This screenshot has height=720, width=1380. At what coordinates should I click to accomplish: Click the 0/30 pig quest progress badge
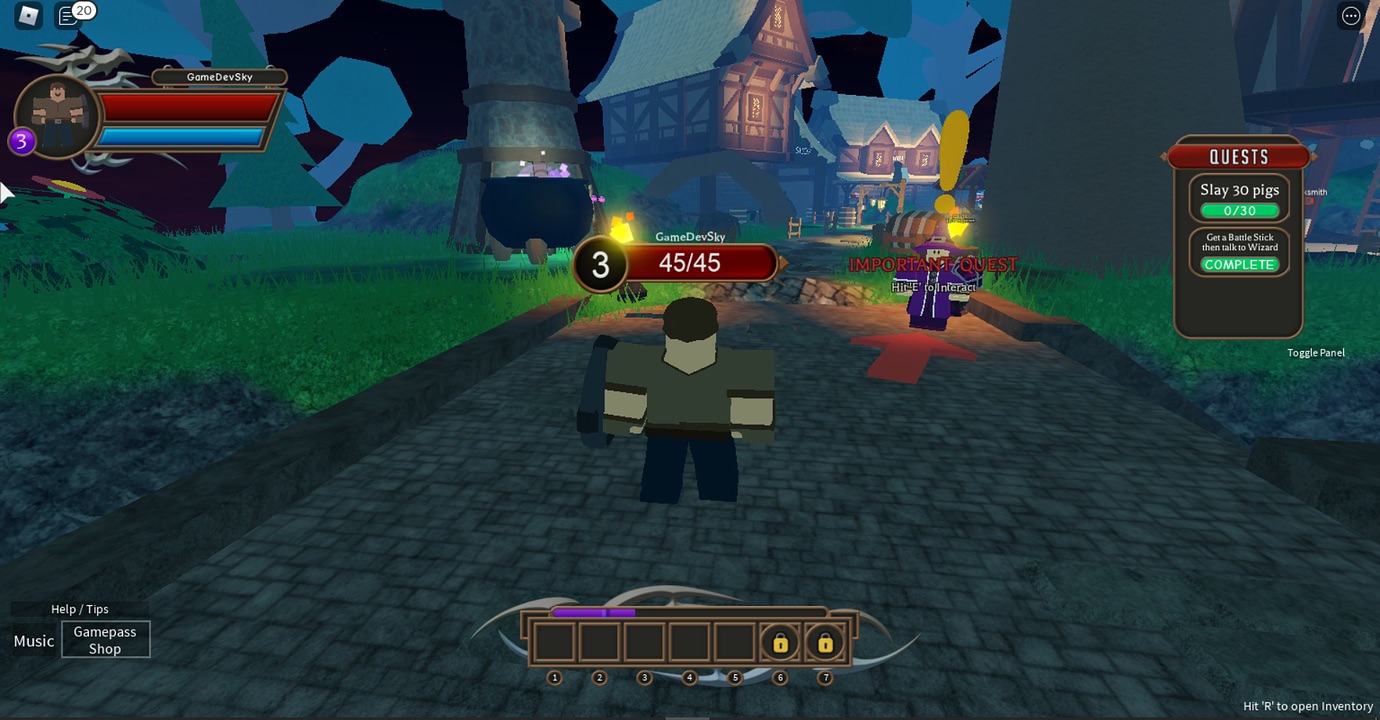[x=1239, y=210]
